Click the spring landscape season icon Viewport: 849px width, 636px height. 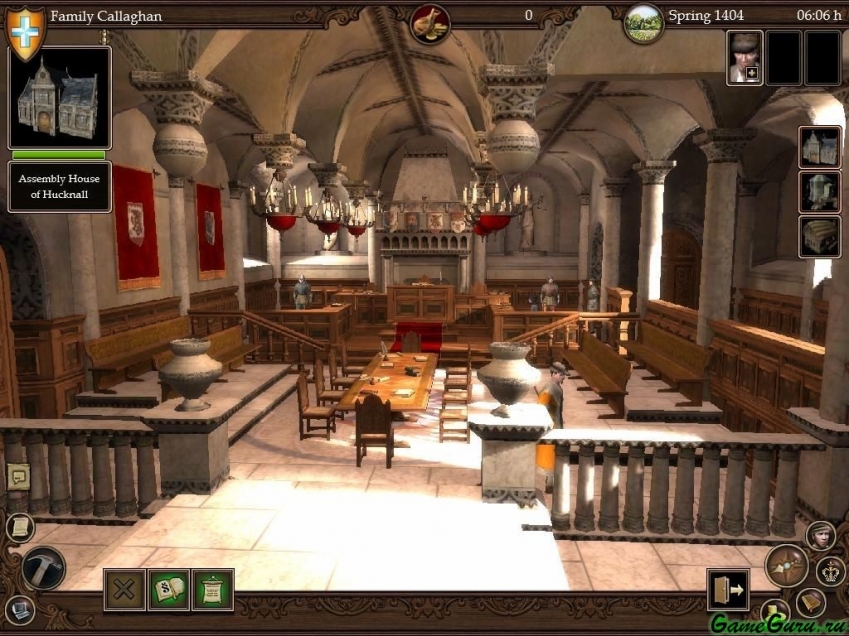click(x=643, y=22)
